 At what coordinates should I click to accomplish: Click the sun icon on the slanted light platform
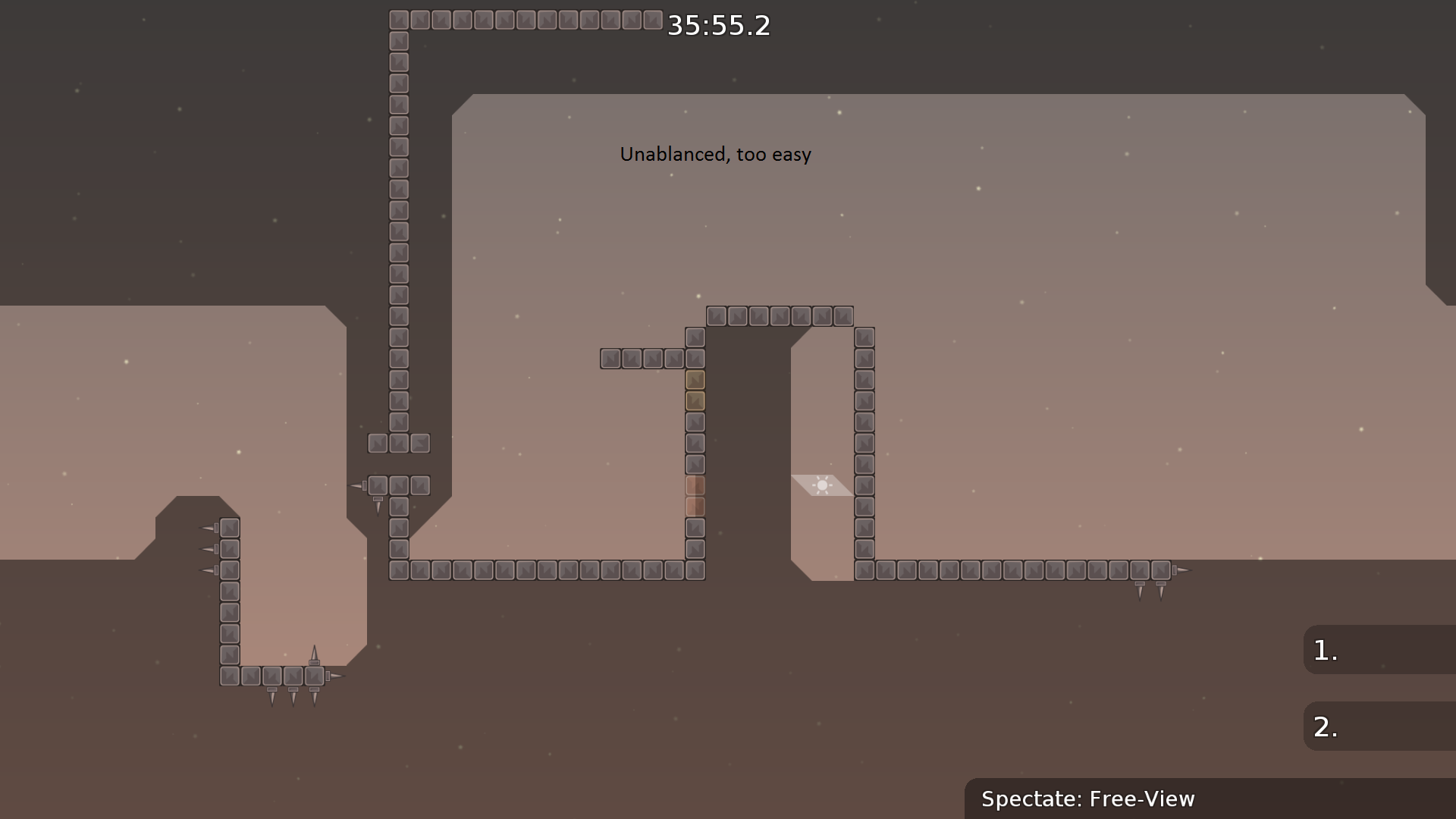pyautogui.click(x=824, y=484)
